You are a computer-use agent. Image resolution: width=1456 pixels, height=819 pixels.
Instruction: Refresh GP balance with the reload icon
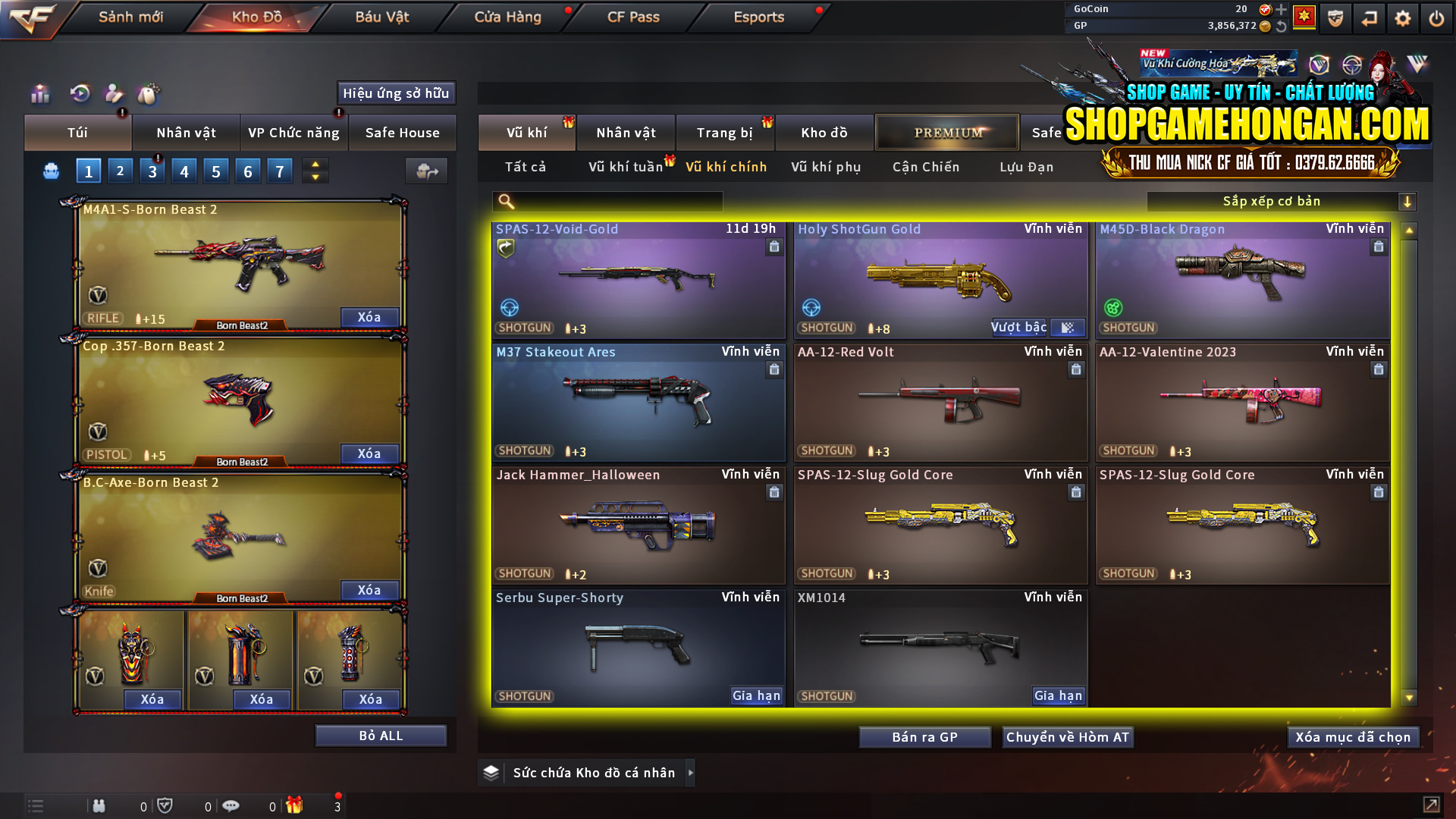tap(1282, 25)
